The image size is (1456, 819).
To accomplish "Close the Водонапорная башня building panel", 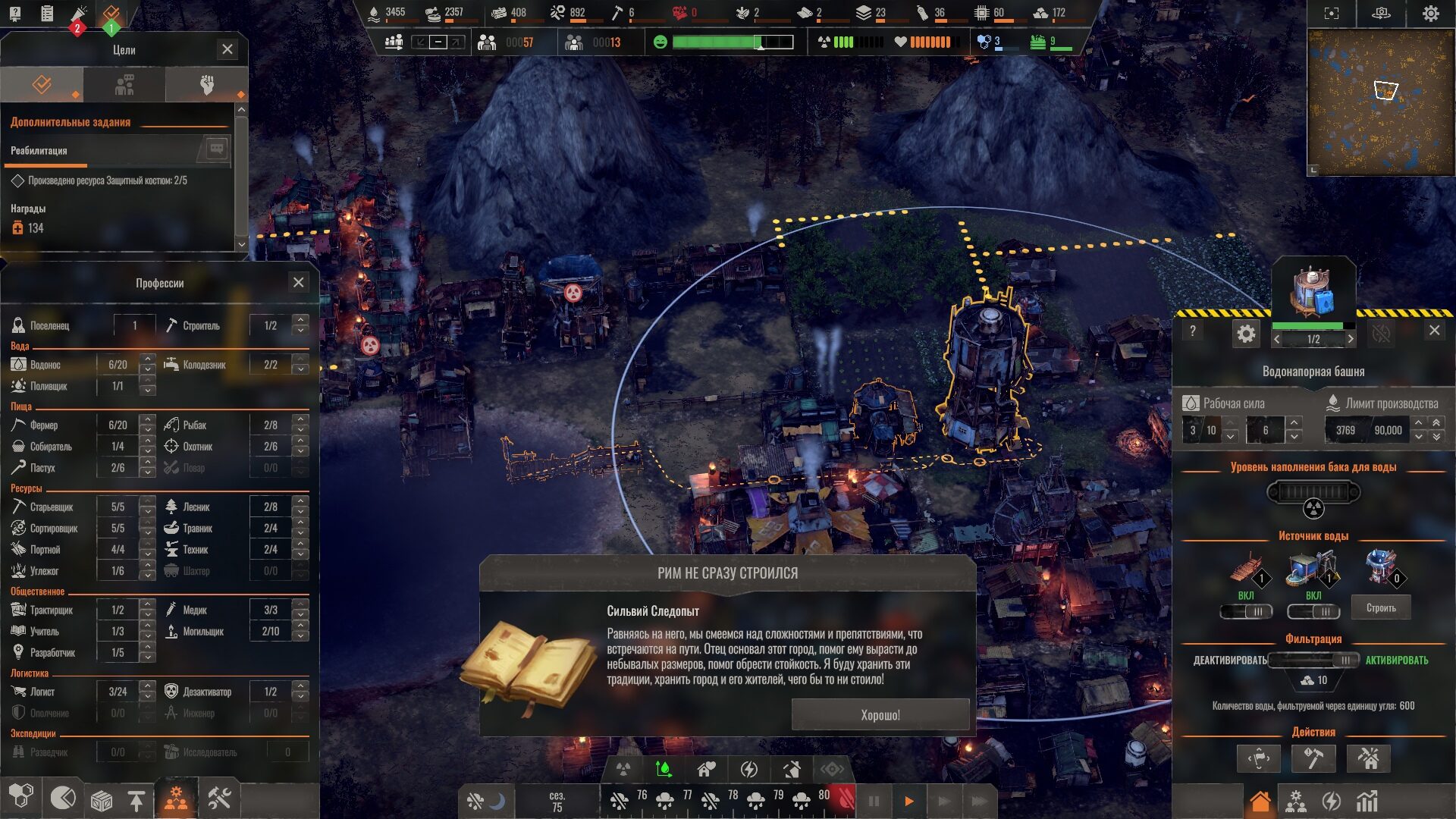I will point(1434,330).
